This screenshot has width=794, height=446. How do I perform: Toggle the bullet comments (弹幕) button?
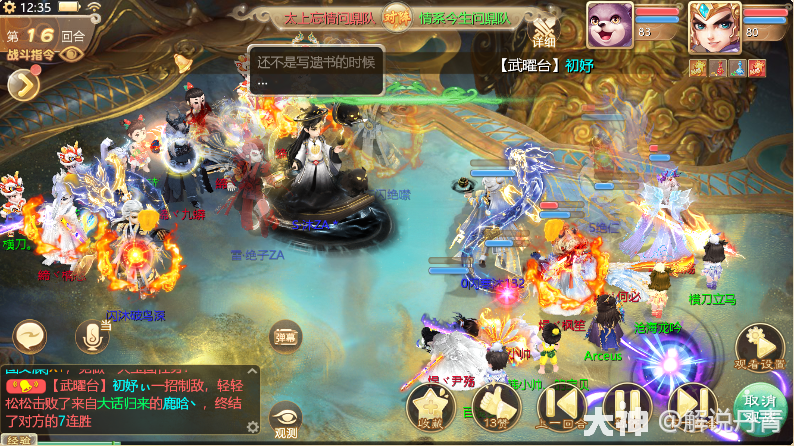click(287, 337)
